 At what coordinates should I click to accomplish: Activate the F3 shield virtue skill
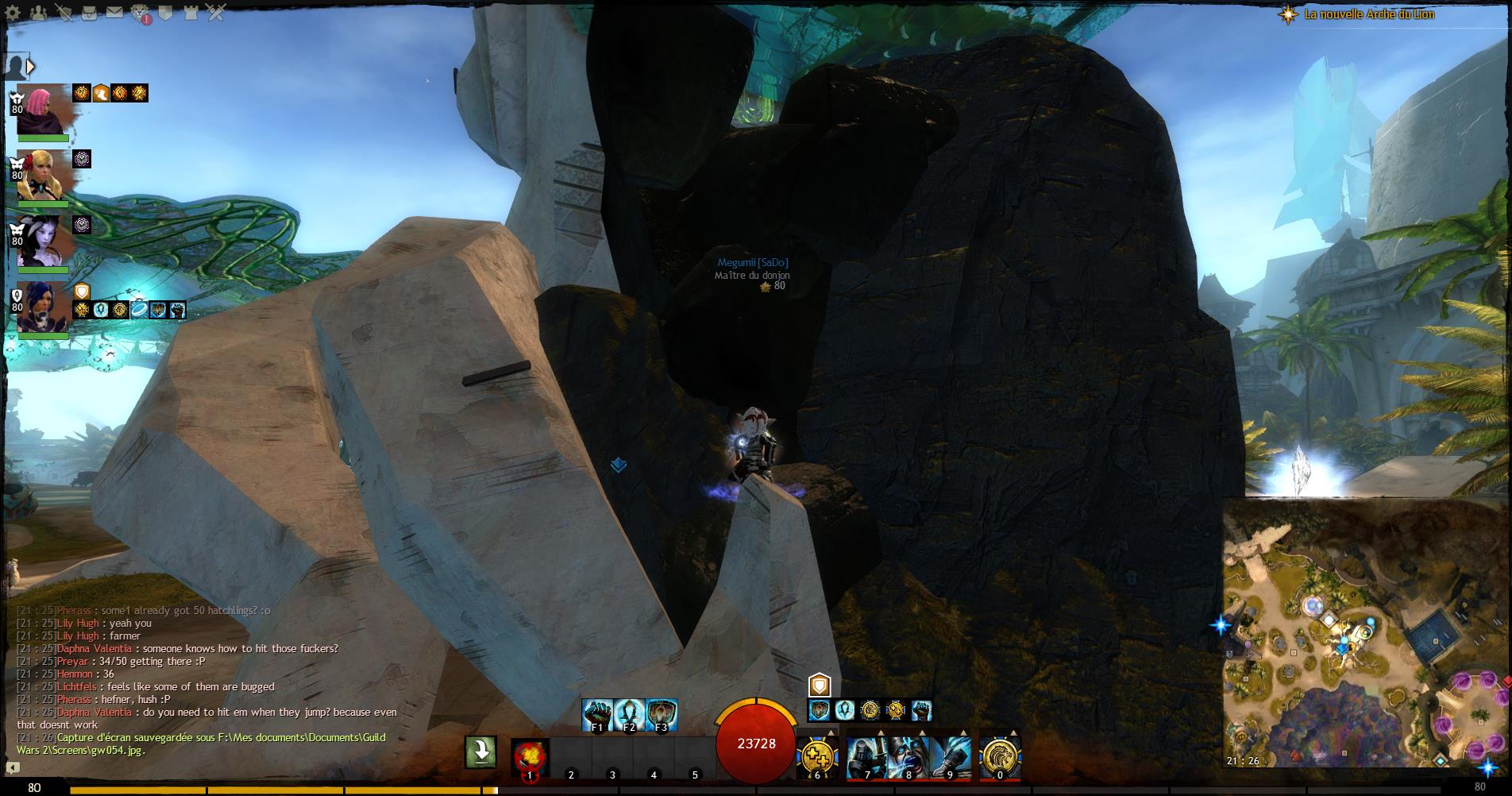click(661, 714)
